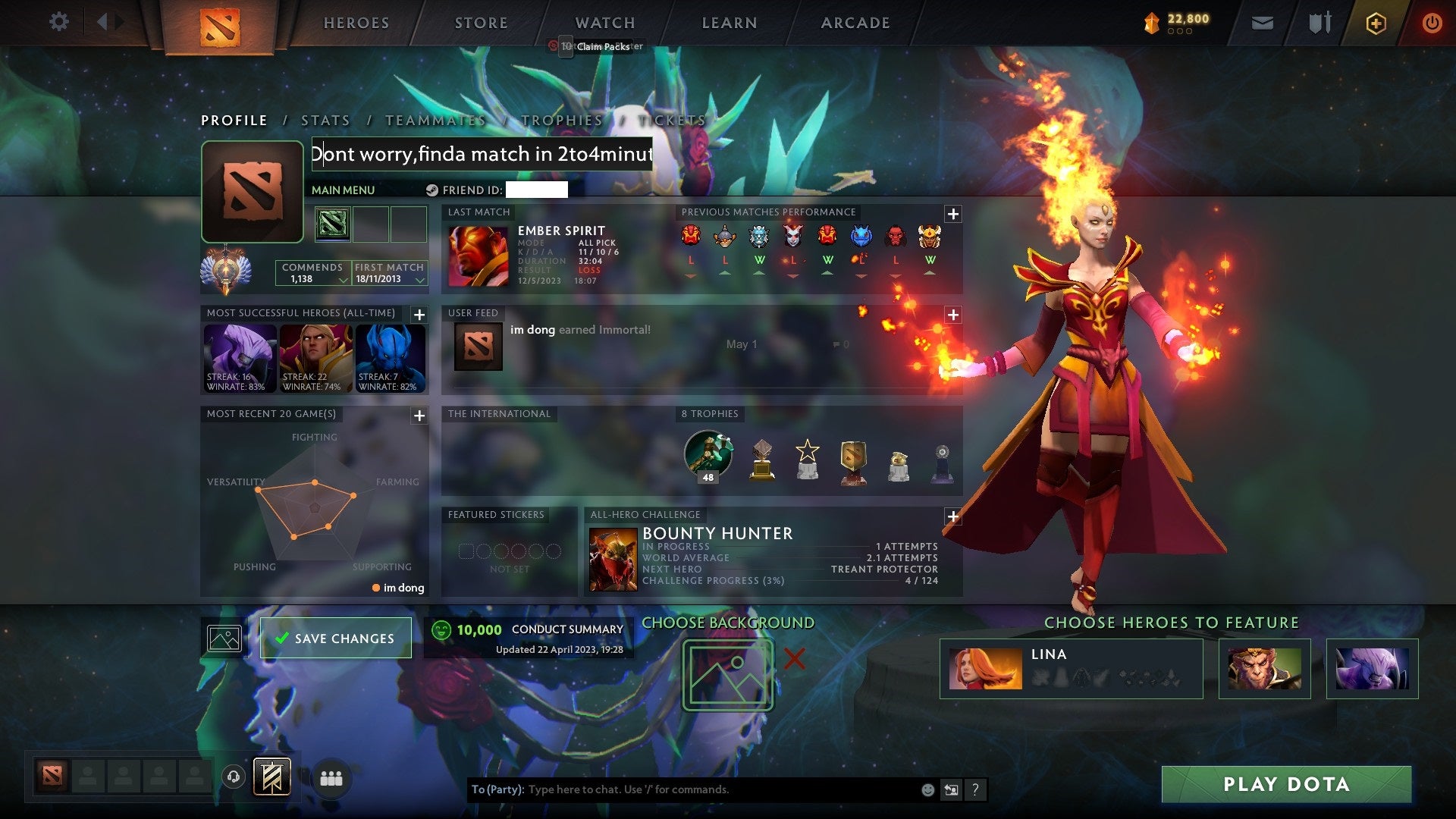Select the Monkey King featured hero thumbnail
Viewport: 1456px width, 819px height.
[x=1263, y=669]
